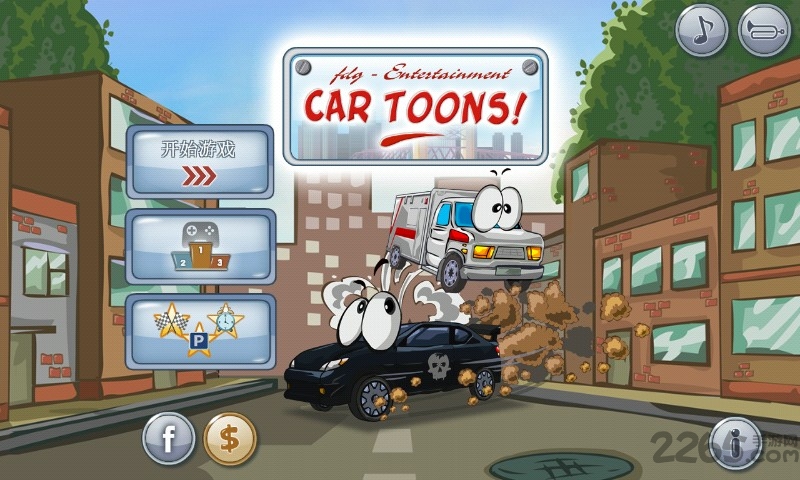Toggle the horn sound effects button

point(764,31)
